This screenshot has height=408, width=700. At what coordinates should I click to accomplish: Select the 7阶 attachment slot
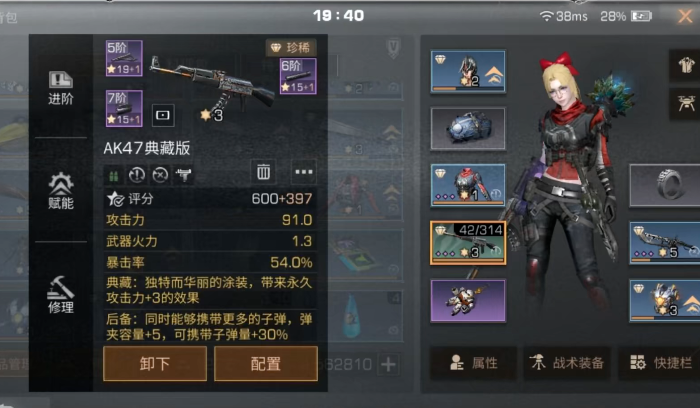point(124,109)
